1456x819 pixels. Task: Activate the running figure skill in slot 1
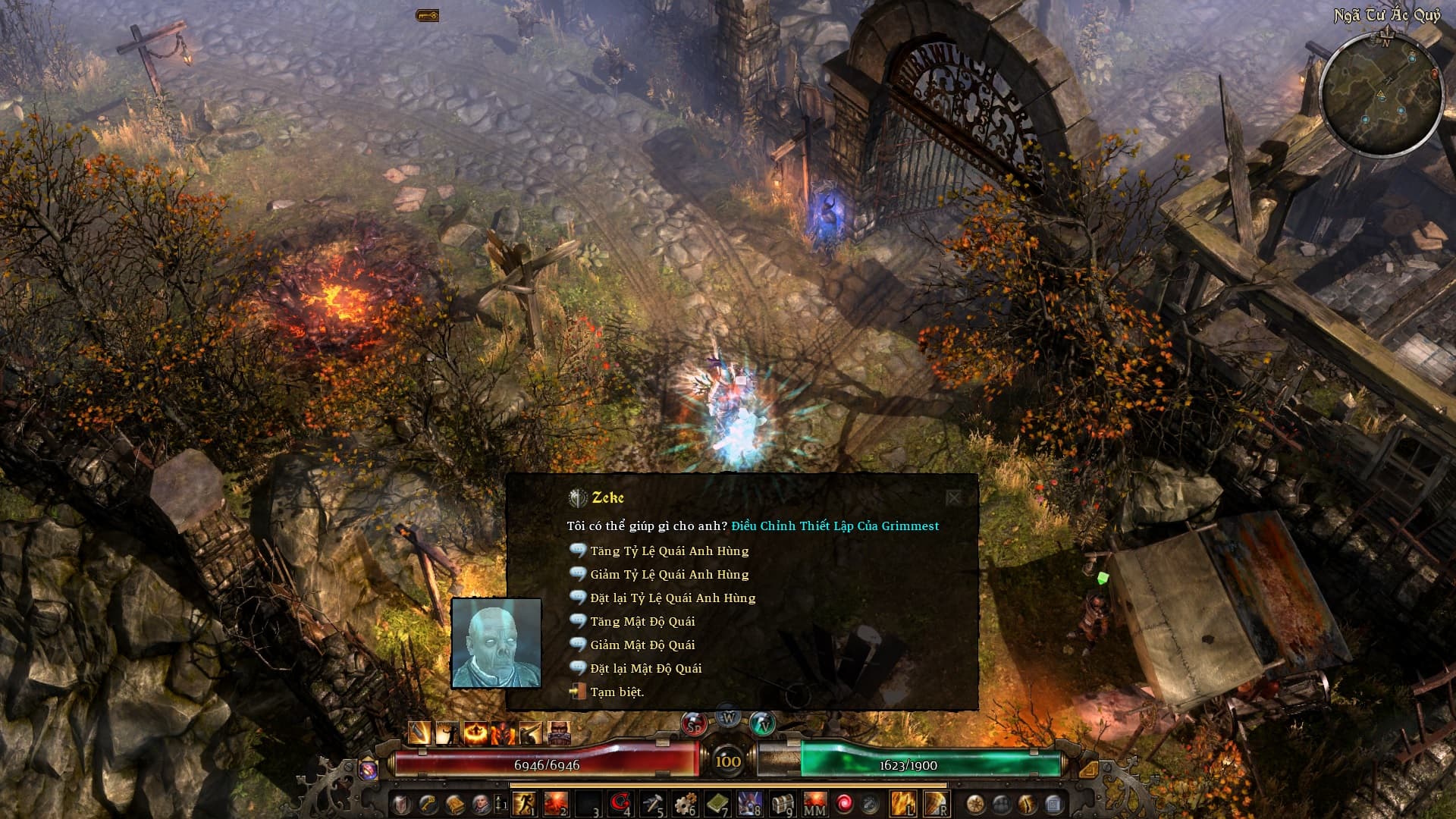524,803
